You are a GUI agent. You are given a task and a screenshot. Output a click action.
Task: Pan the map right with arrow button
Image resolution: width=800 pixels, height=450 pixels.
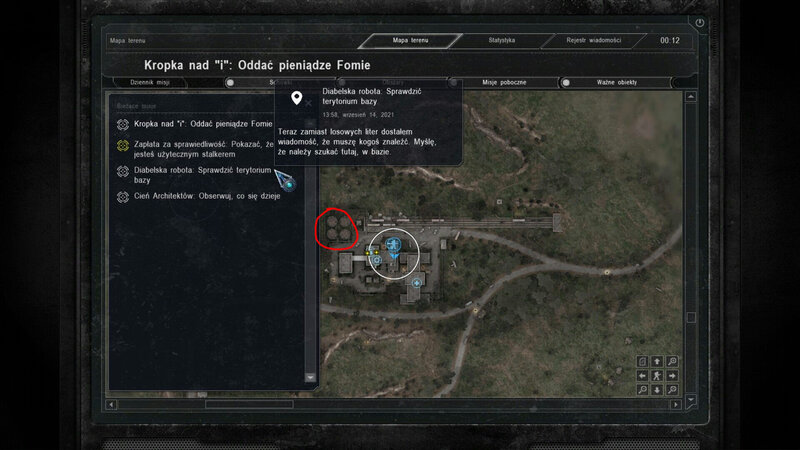[x=671, y=375]
